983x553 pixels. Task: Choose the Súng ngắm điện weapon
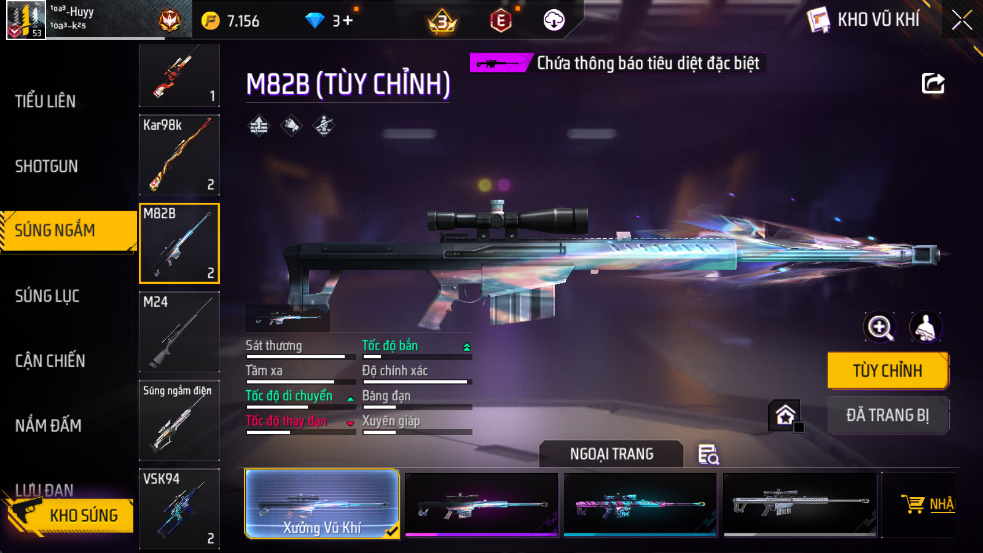179,420
